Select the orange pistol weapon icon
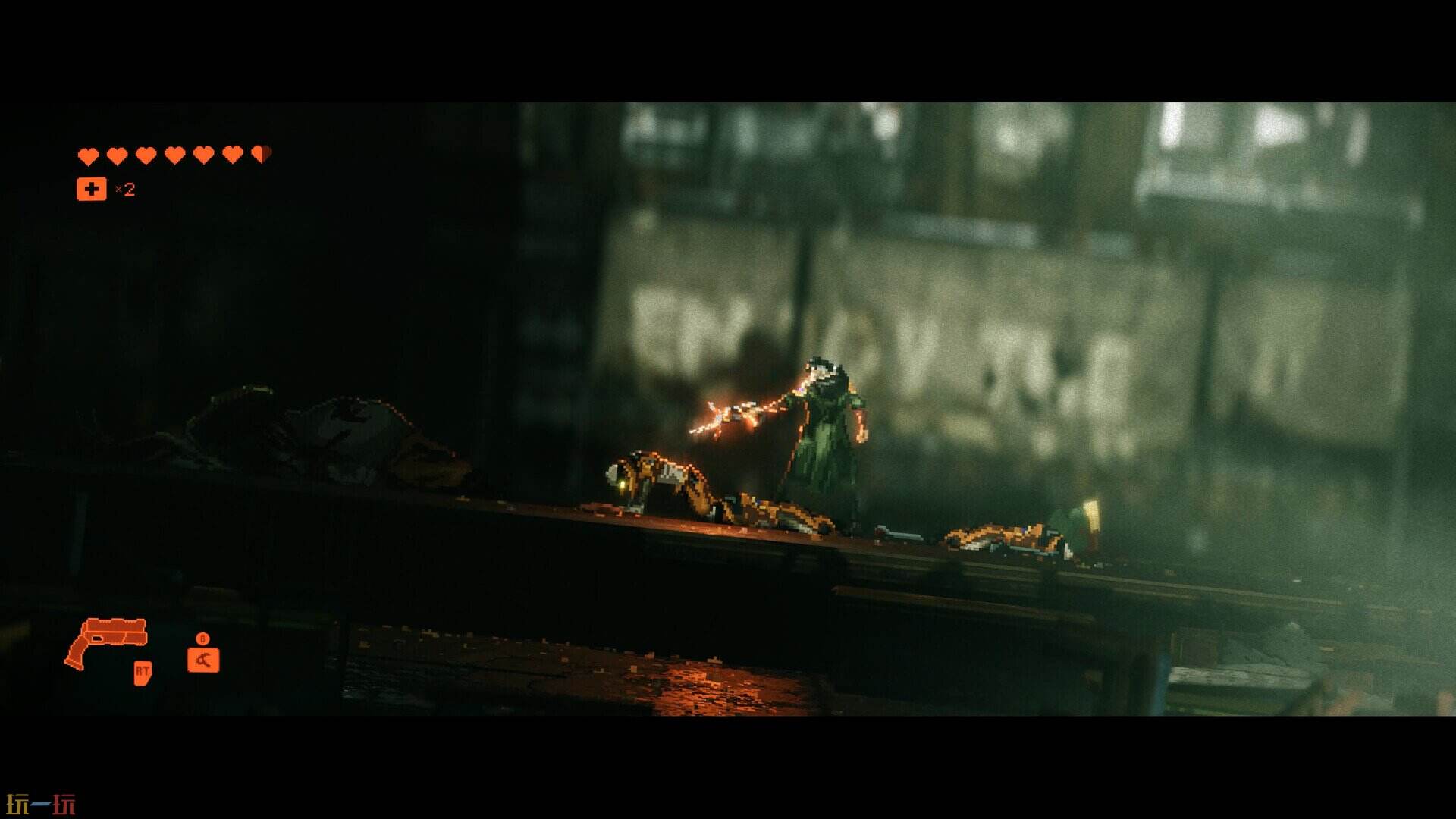1456x819 pixels. pos(105,642)
